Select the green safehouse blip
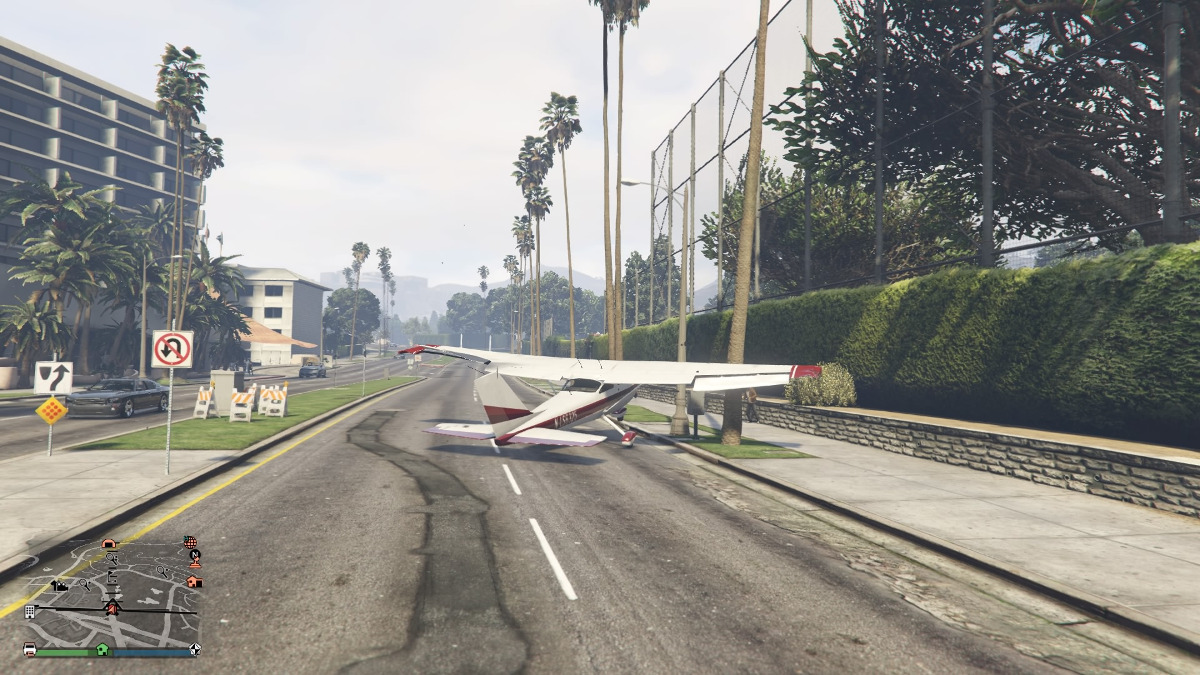The width and height of the screenshot is (1200, 675). point(102,649)
